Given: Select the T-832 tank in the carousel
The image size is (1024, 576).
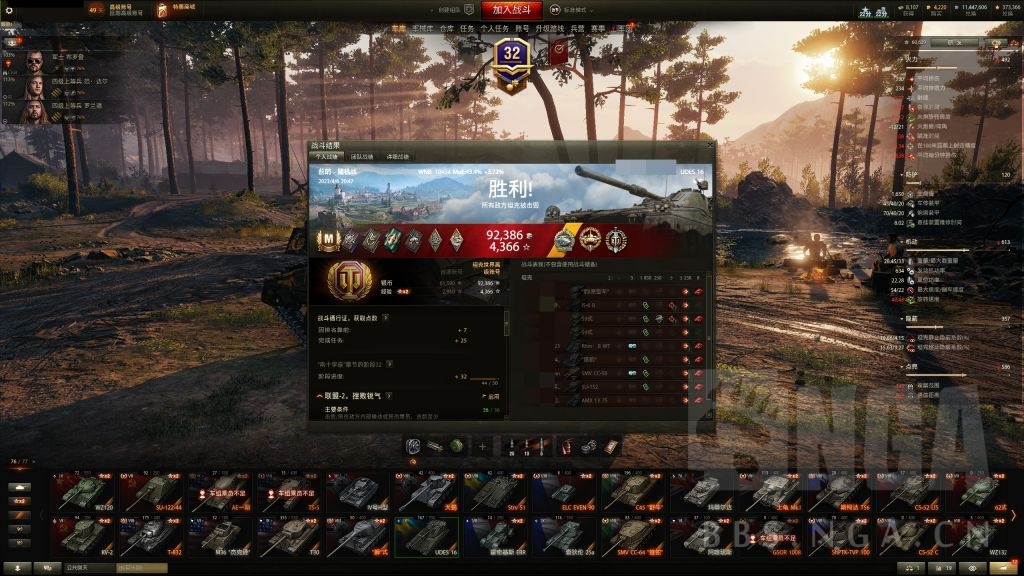Looking at the screenshot, I should click(x=154, y=537).
